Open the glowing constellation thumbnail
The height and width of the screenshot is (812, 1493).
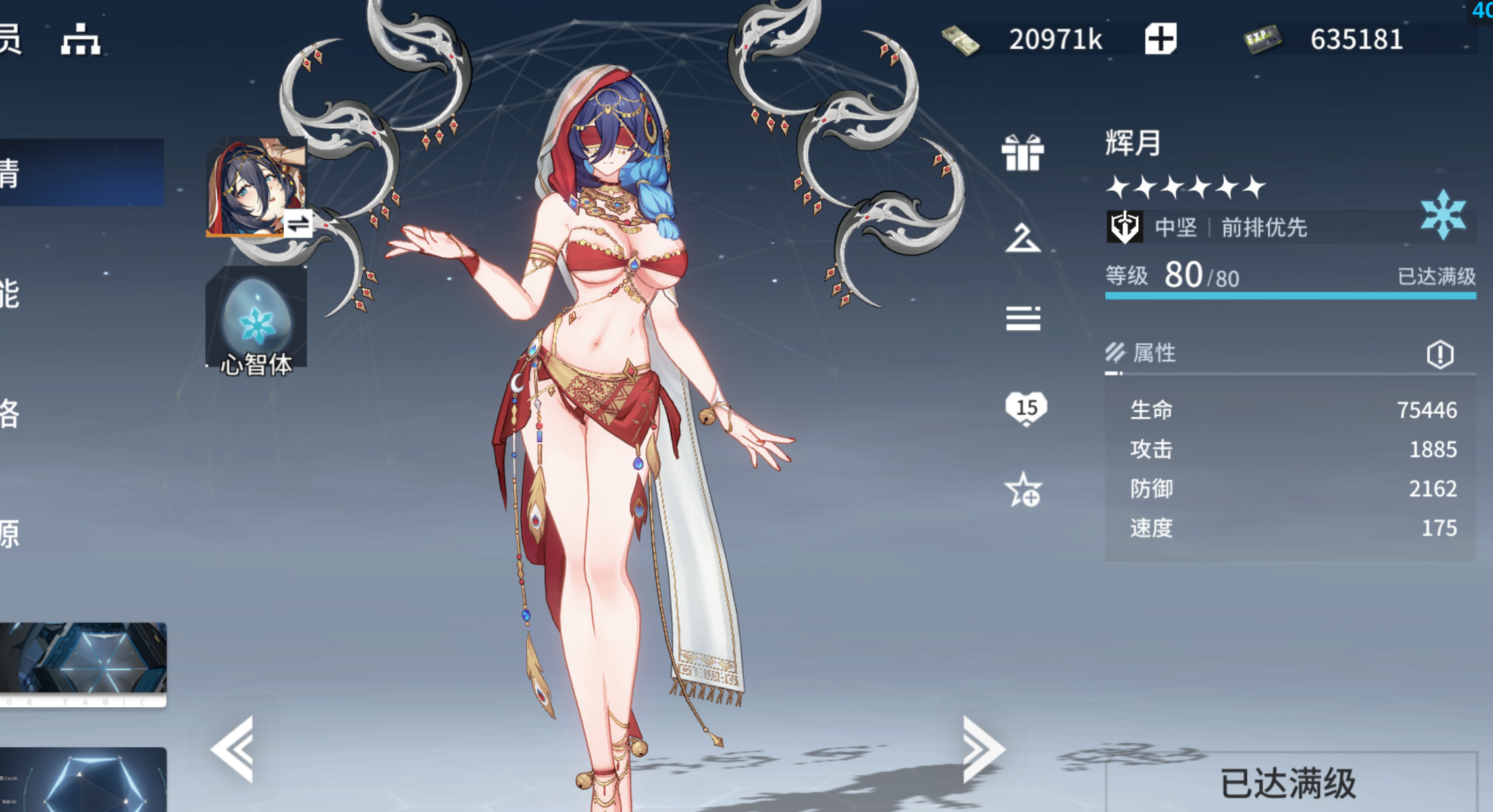point(83,780)
